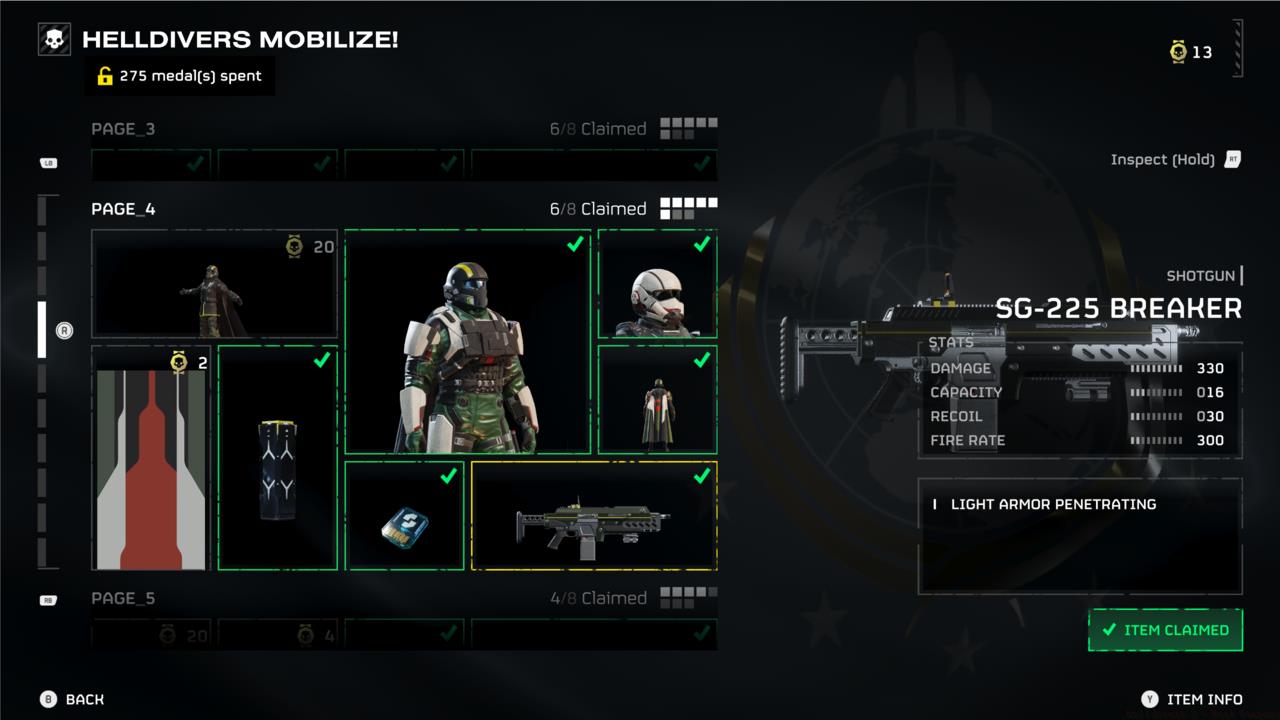Click the padlock icon on the medals spent banner
The width and height of the screenshot is (1280, 720).
pyautogui.click(x=104, y=75)
